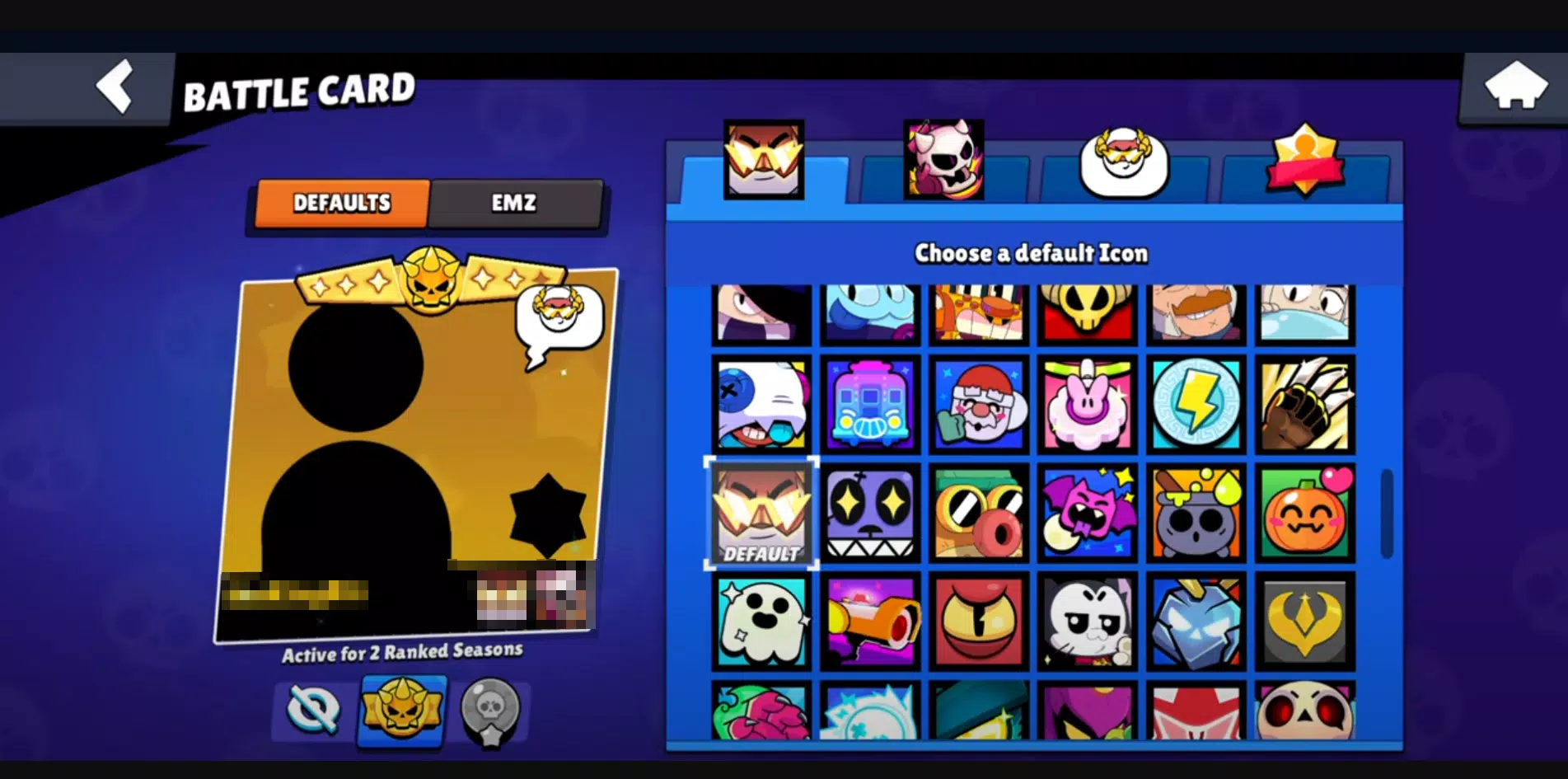Choose the Santa Claus icon
The image size is (1568, 779).
[978, 404]
